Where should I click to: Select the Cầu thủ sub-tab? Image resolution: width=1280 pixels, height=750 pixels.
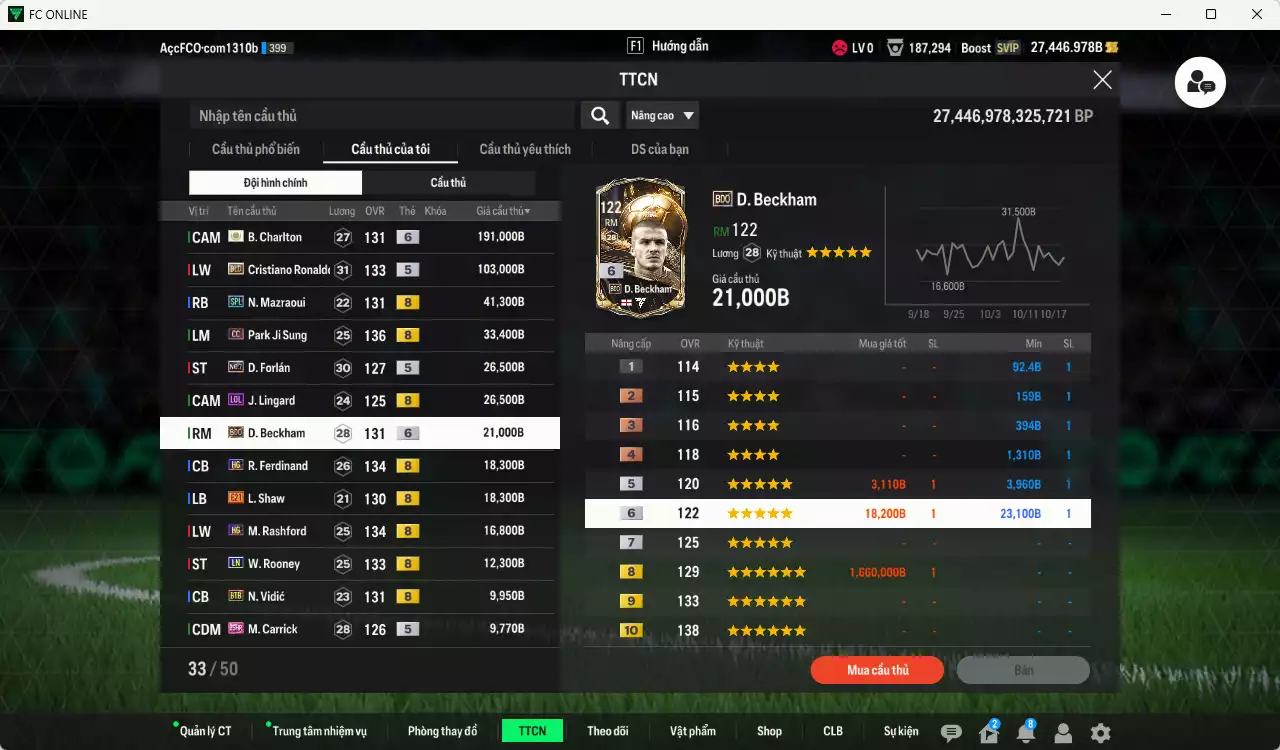[448, 183]
